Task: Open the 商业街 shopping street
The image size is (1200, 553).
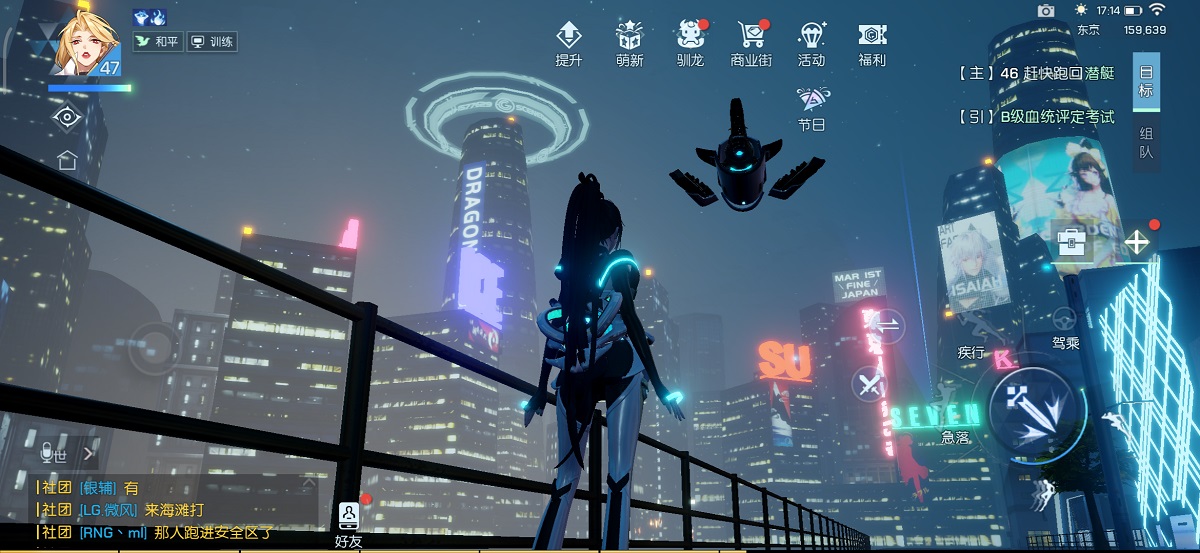Action: pyautogui.click(x=751, y=43)
